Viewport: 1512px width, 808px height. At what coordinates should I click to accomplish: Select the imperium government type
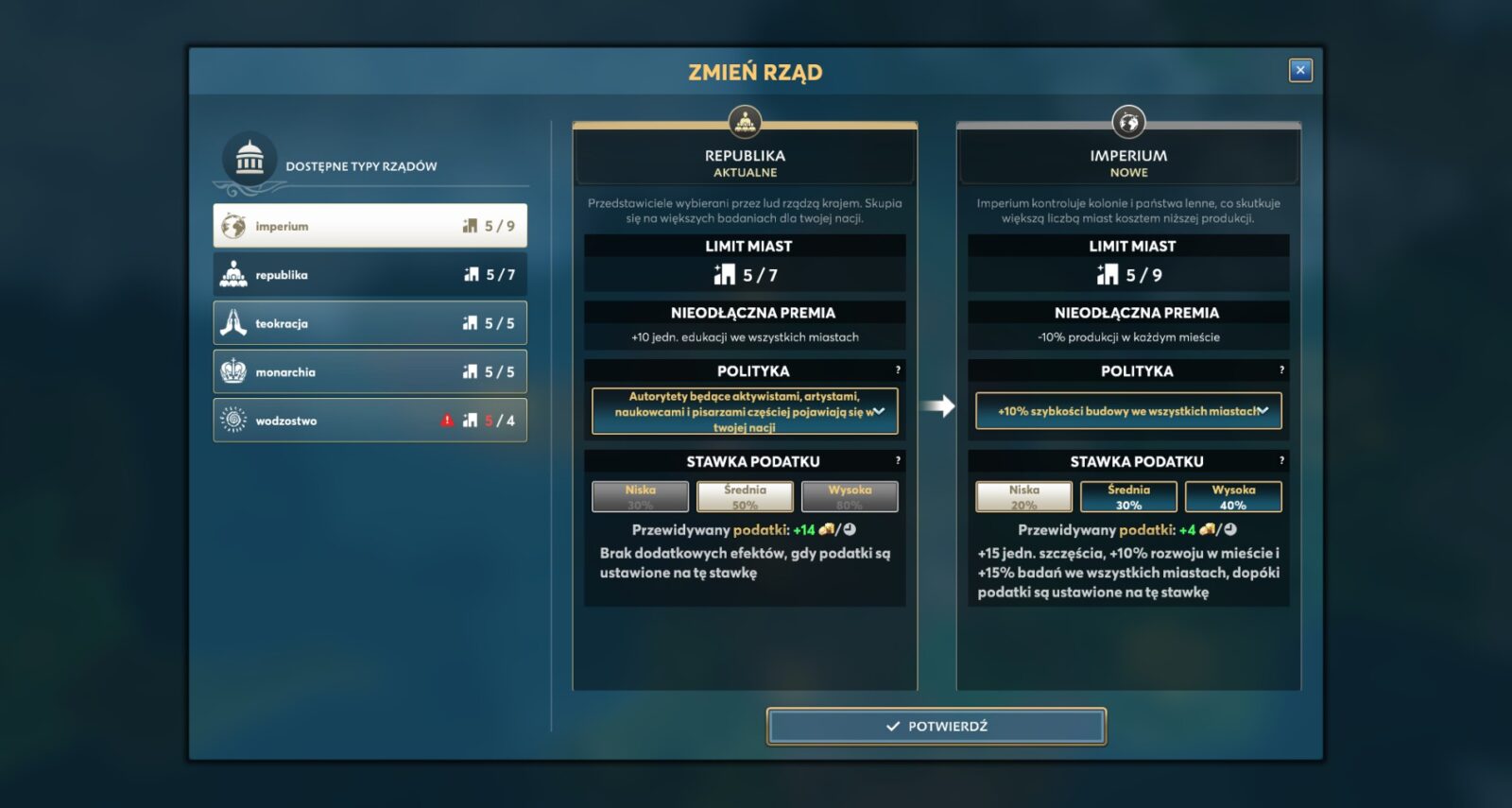(369, 226)
